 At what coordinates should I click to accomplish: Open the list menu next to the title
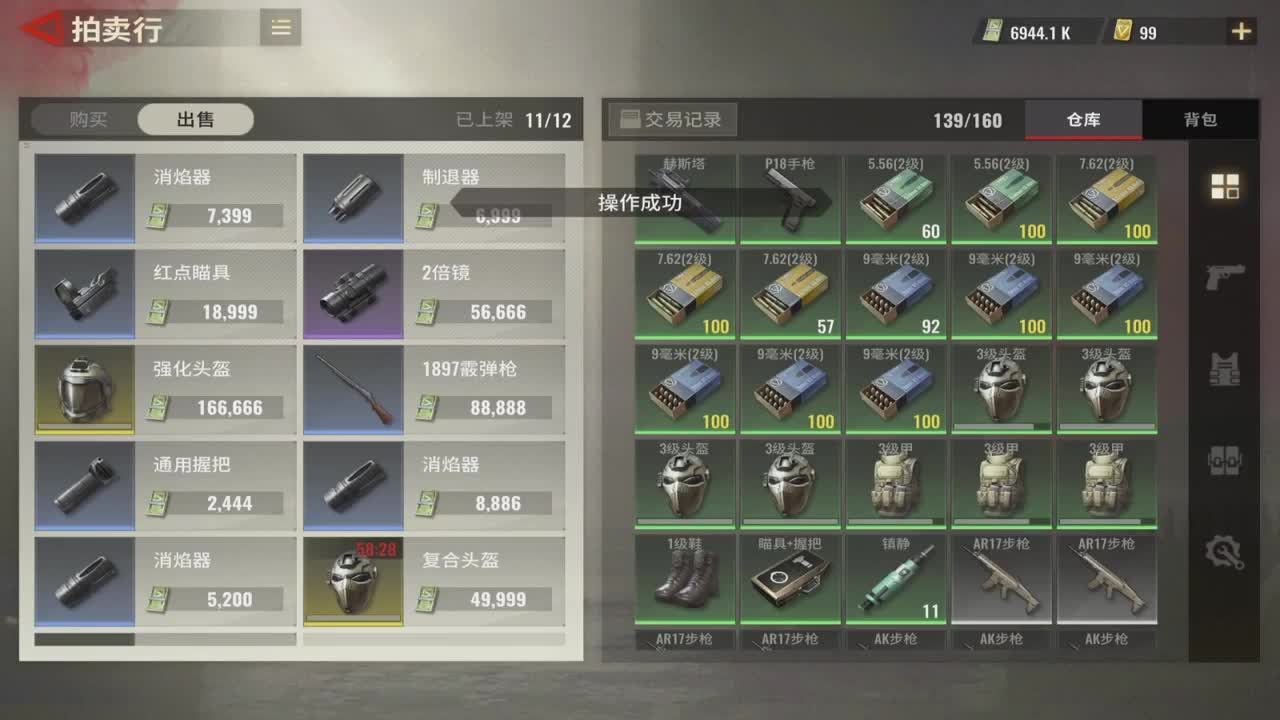pyautogui.click(x=280, y=27)
